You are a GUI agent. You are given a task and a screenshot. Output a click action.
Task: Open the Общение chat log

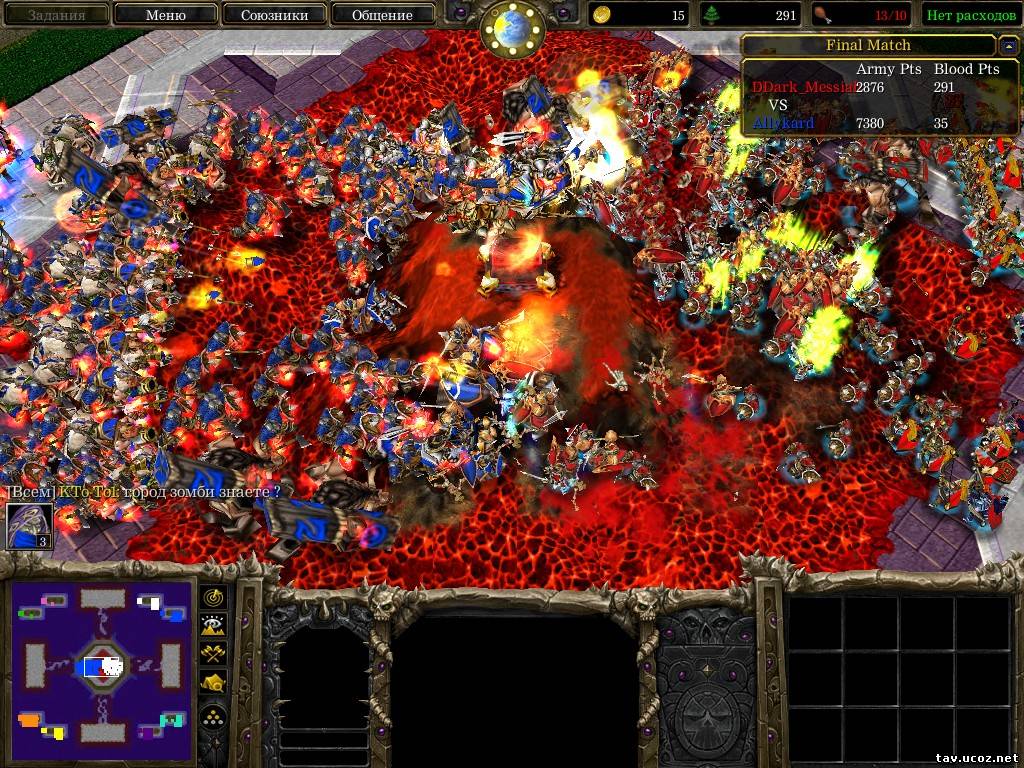pyautogui.click(x=382, y=15)
